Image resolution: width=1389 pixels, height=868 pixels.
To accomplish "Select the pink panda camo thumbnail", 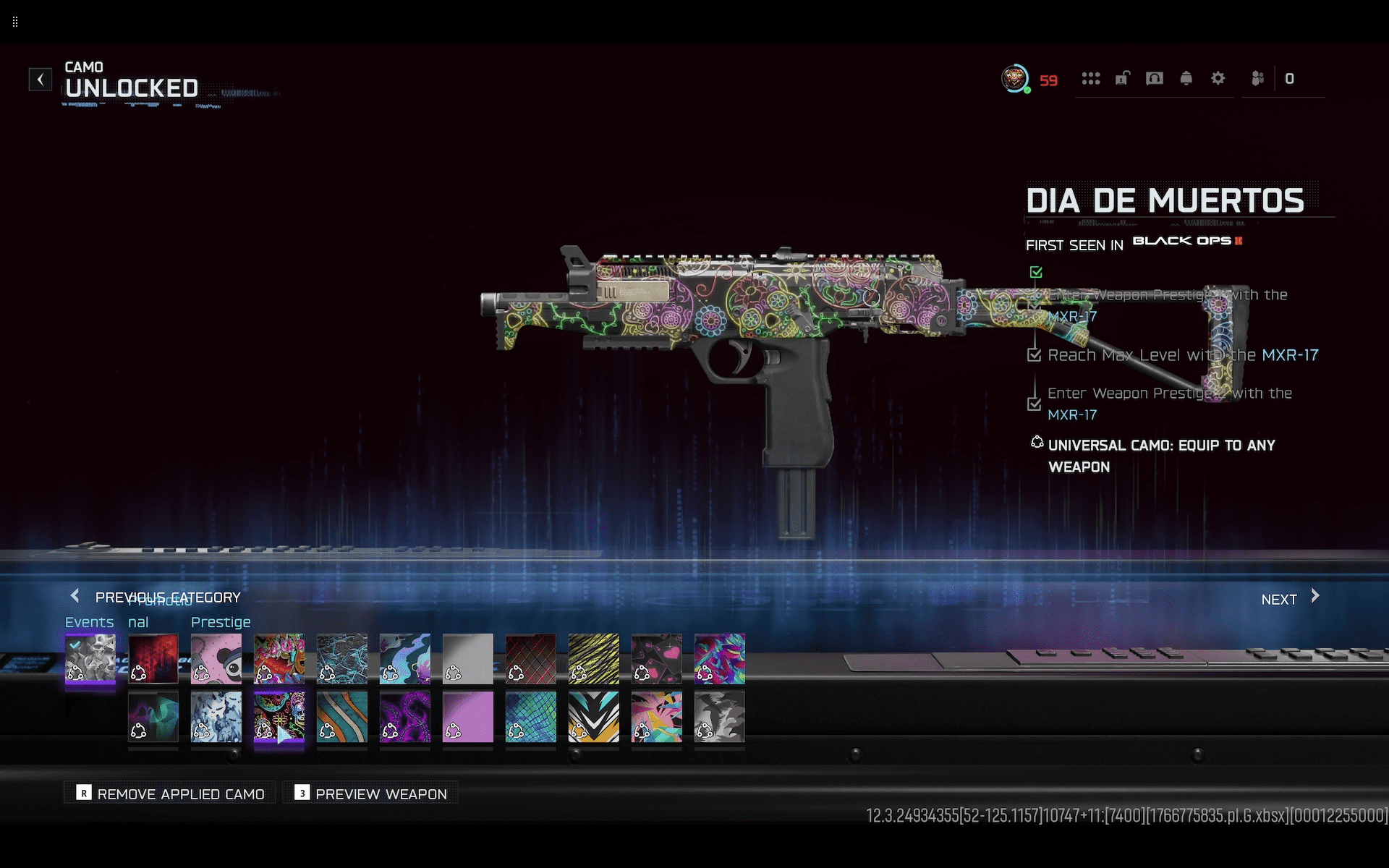I will [216, 659].
